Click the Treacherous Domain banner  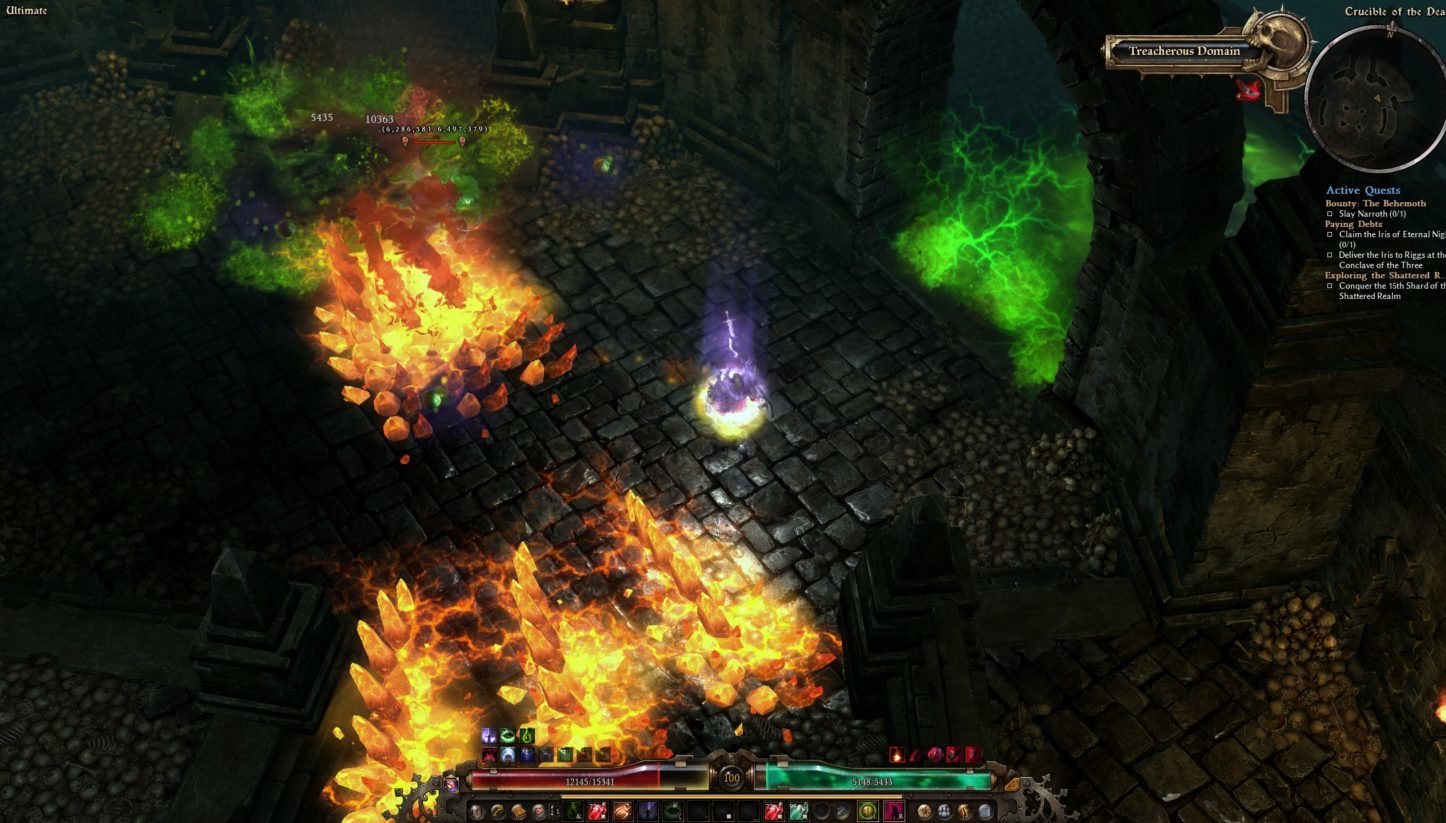coord(1184,51)
